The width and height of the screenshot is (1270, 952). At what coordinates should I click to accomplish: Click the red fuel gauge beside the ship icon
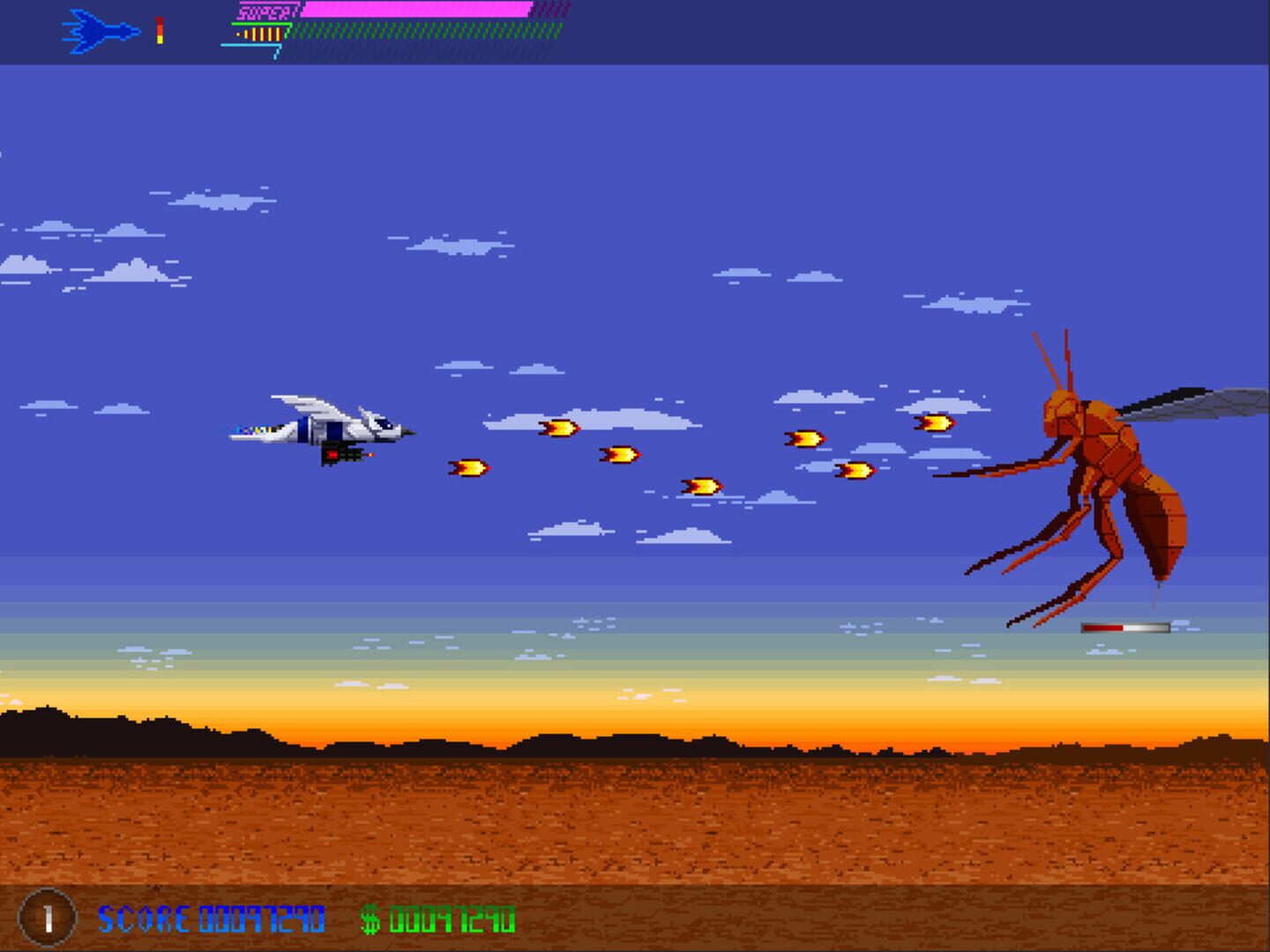coord(159,29)
